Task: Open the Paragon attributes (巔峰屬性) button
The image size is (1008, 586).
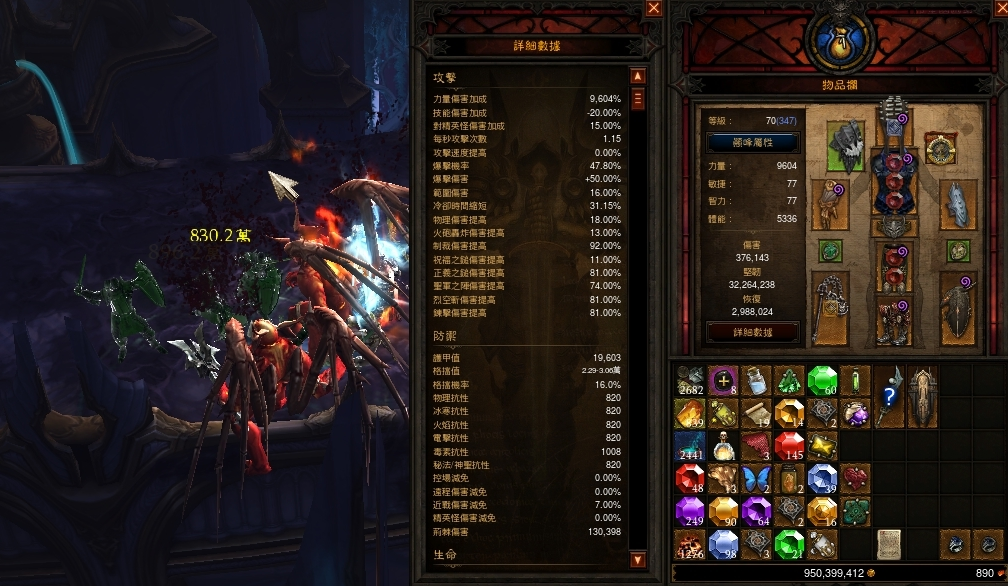Action: point(752,142)
